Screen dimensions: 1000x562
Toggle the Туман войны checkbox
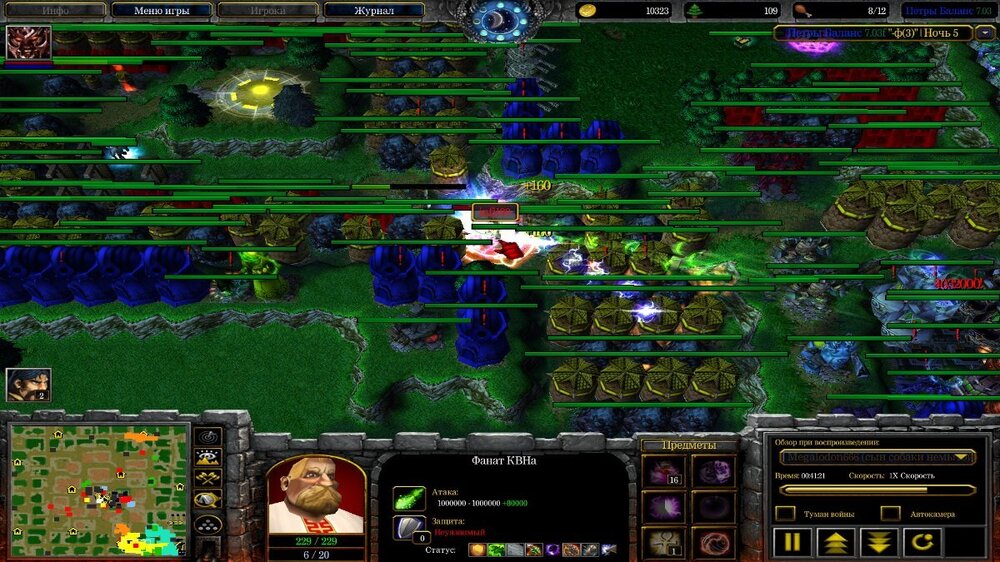pos(786,513)
